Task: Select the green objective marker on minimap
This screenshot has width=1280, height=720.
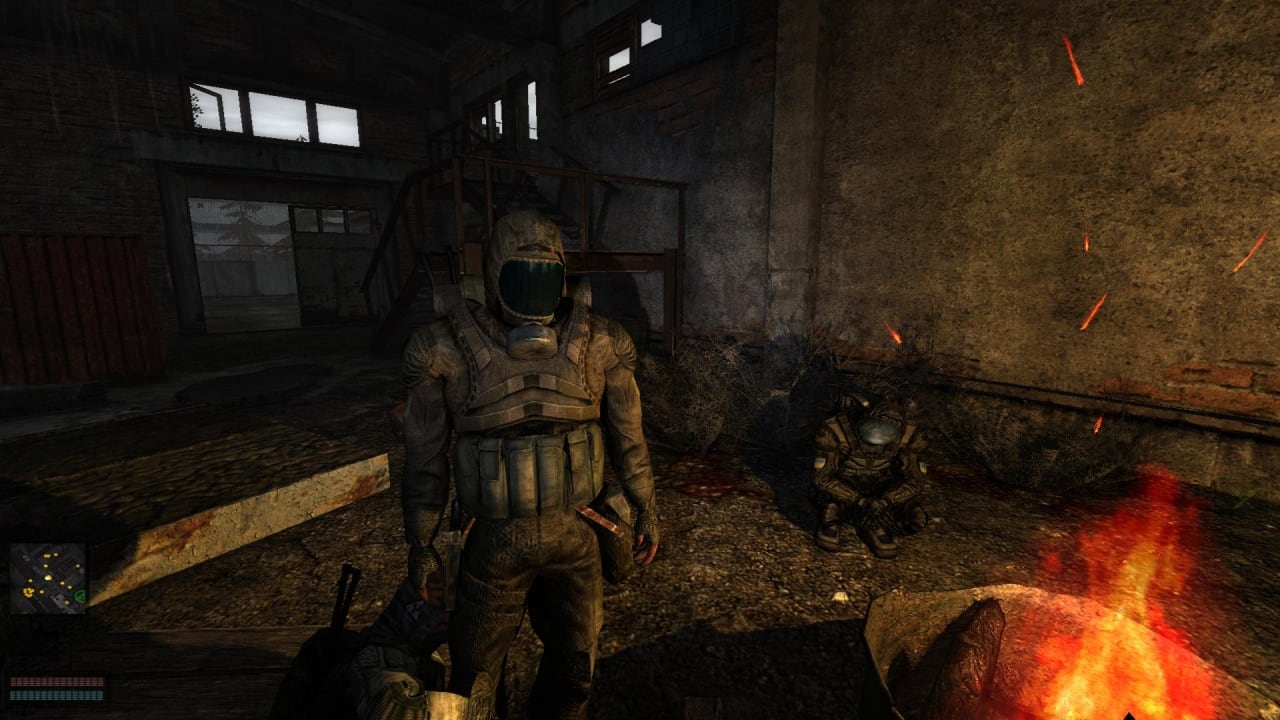Action: [x=80, y=598]
